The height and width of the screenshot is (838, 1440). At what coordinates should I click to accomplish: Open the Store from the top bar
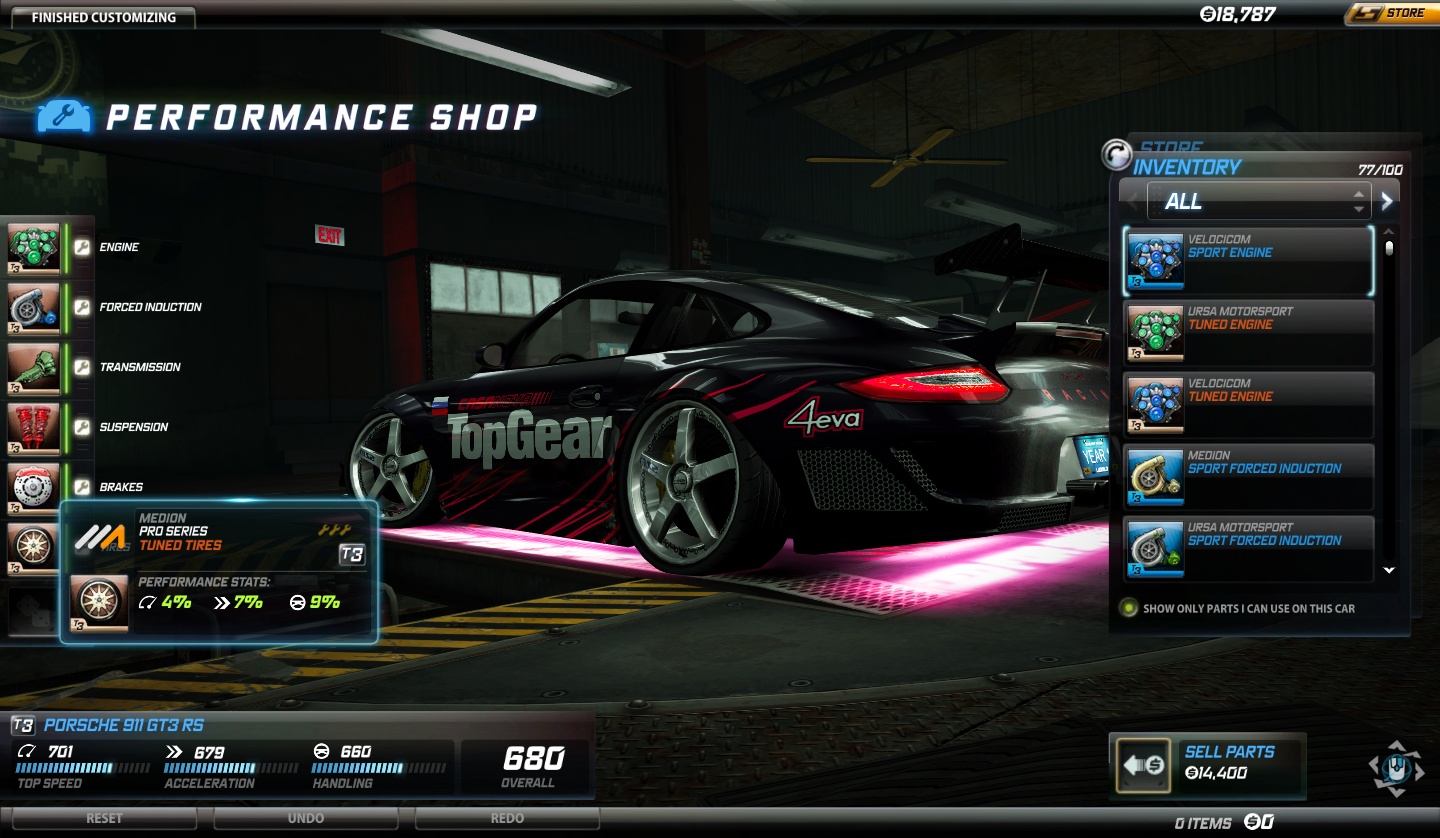(x=1390, y=14)
